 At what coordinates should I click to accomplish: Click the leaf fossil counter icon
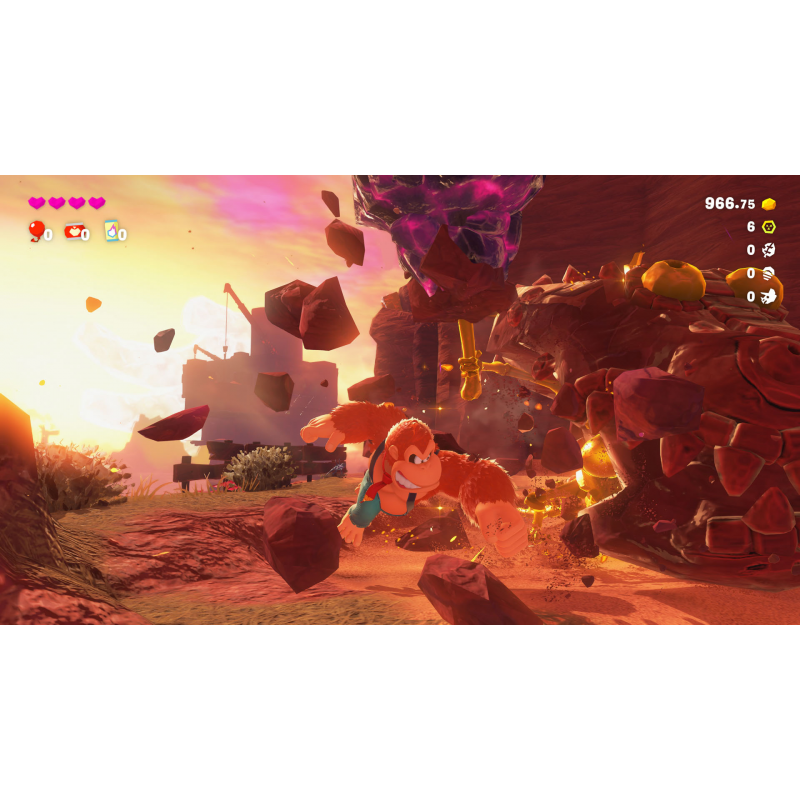pos(768,250)
